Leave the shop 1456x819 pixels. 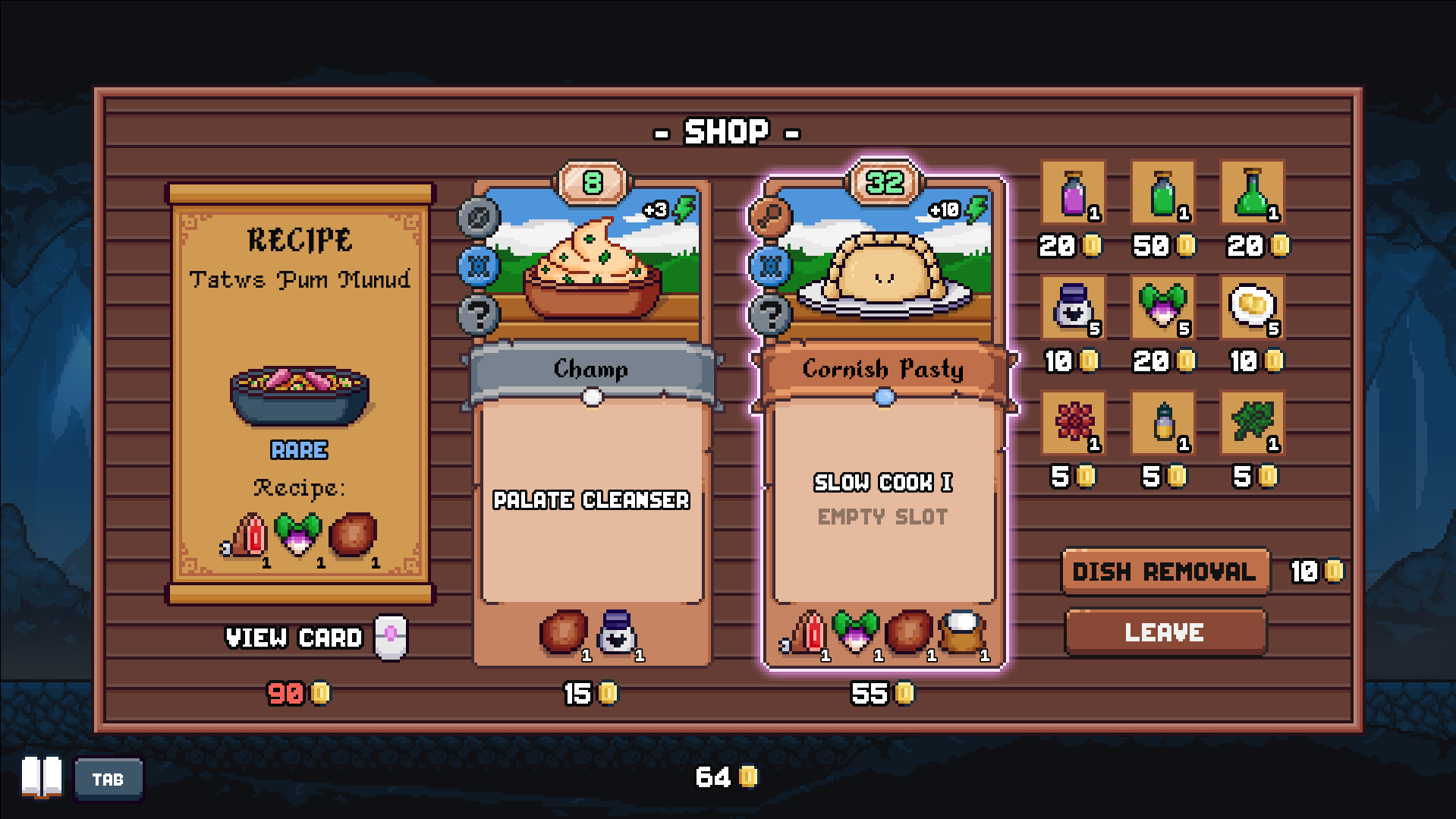pos(1165,632)
